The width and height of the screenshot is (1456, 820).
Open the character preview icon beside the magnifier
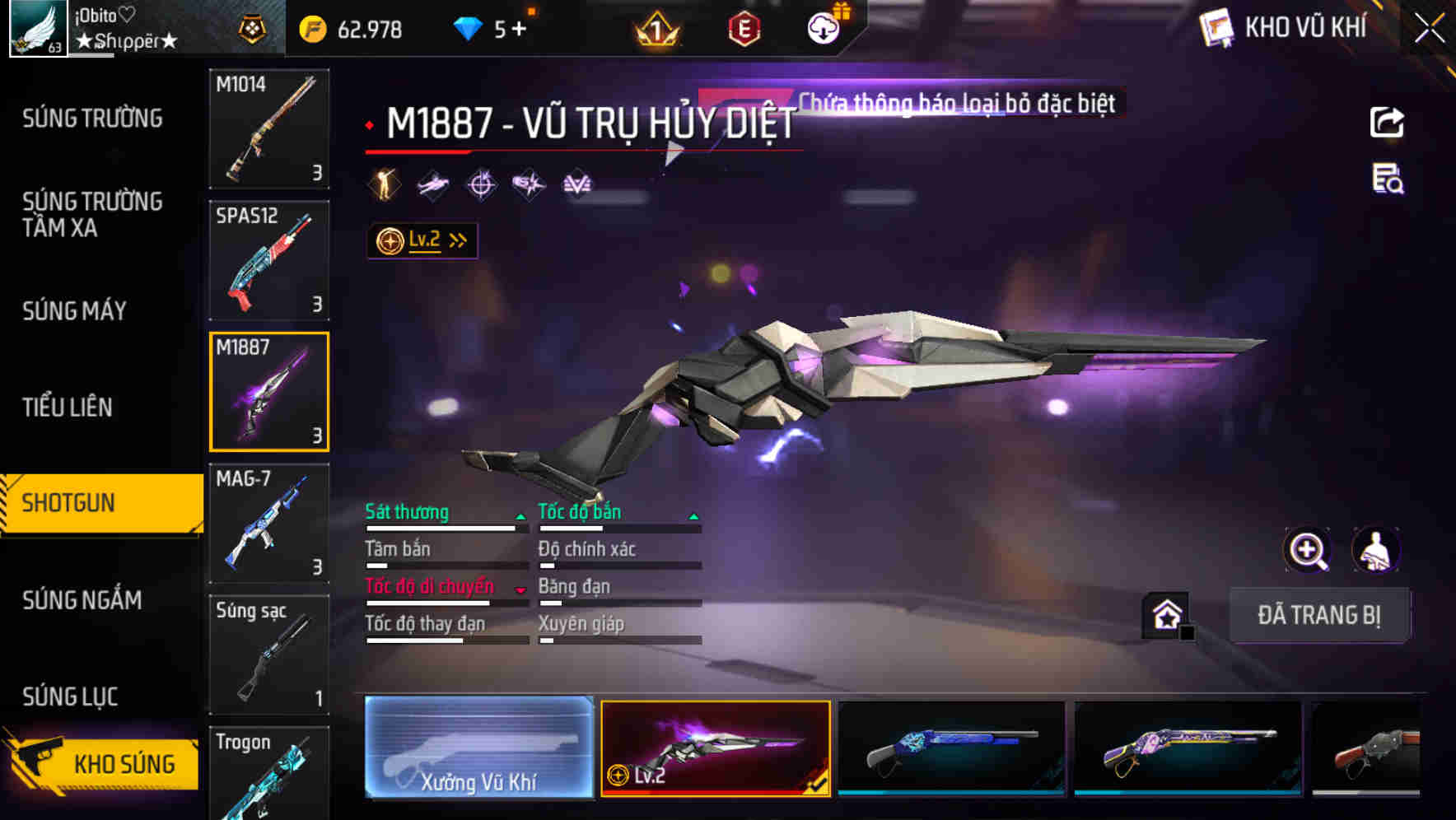[x=1376, y=550]
